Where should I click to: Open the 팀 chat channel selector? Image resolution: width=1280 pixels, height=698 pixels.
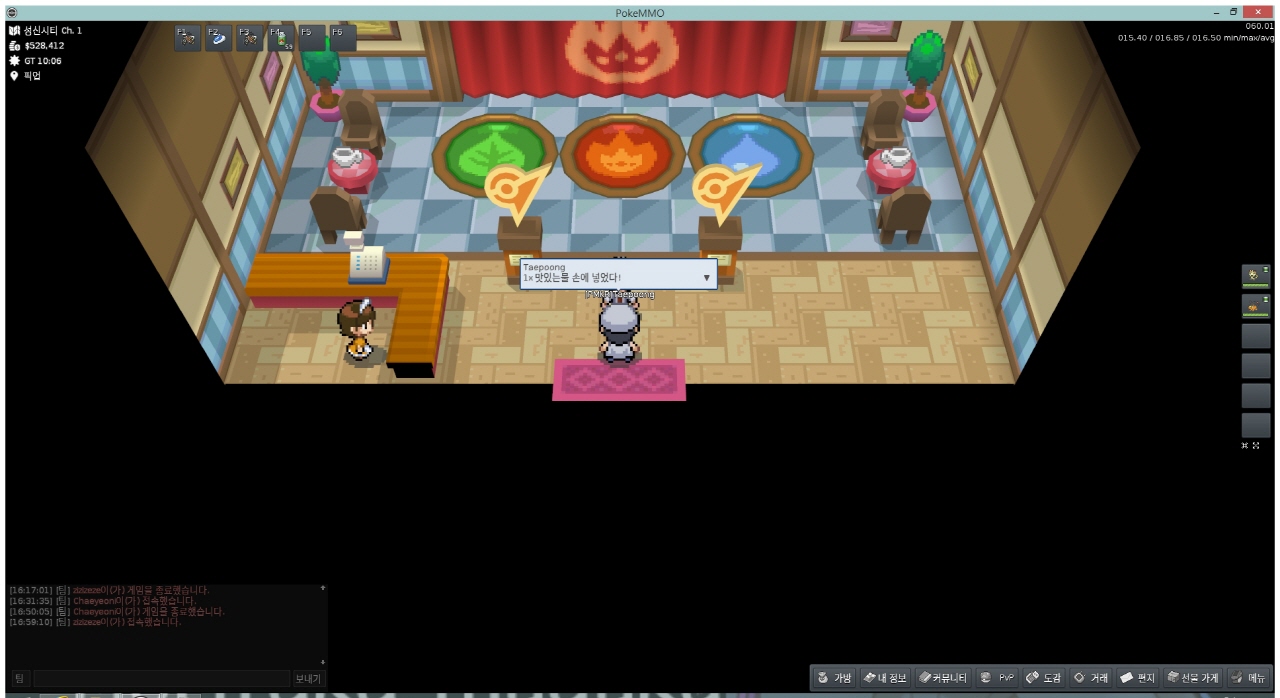19,679
